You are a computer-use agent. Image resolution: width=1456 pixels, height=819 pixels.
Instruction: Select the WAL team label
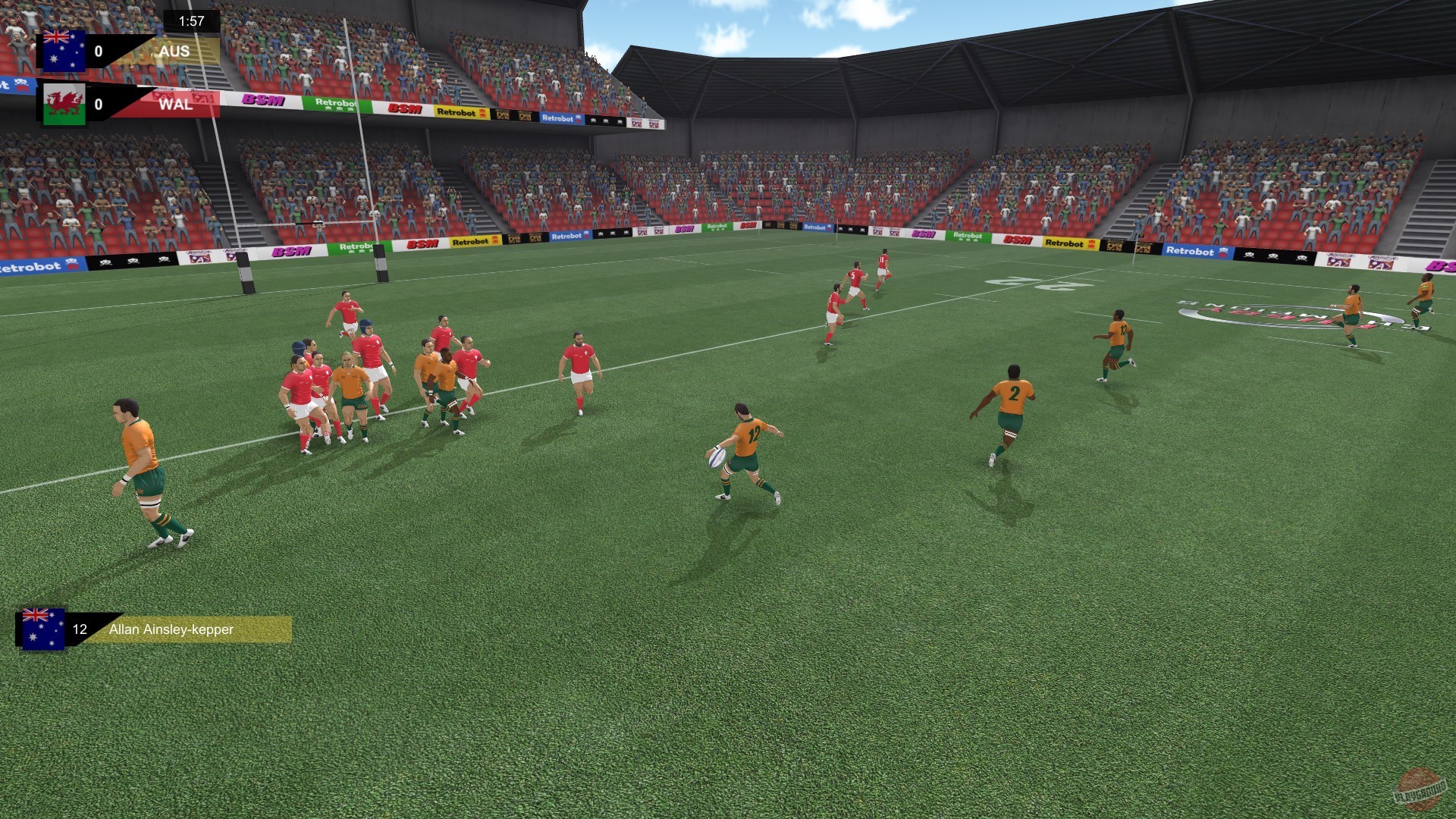coord(175,104)
